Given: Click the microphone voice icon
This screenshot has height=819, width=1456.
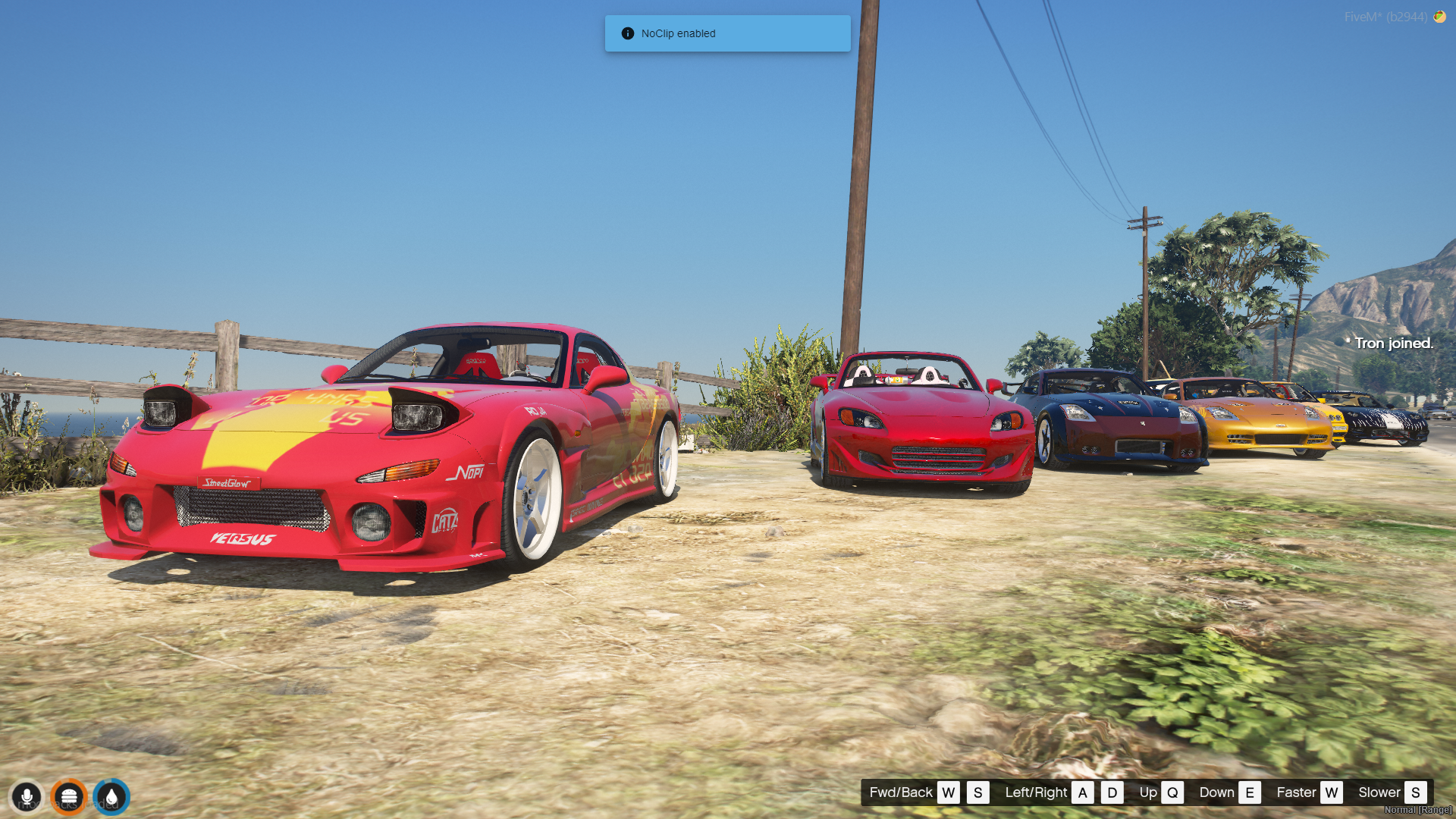Looking at the screenshot, I should [27, 797].
